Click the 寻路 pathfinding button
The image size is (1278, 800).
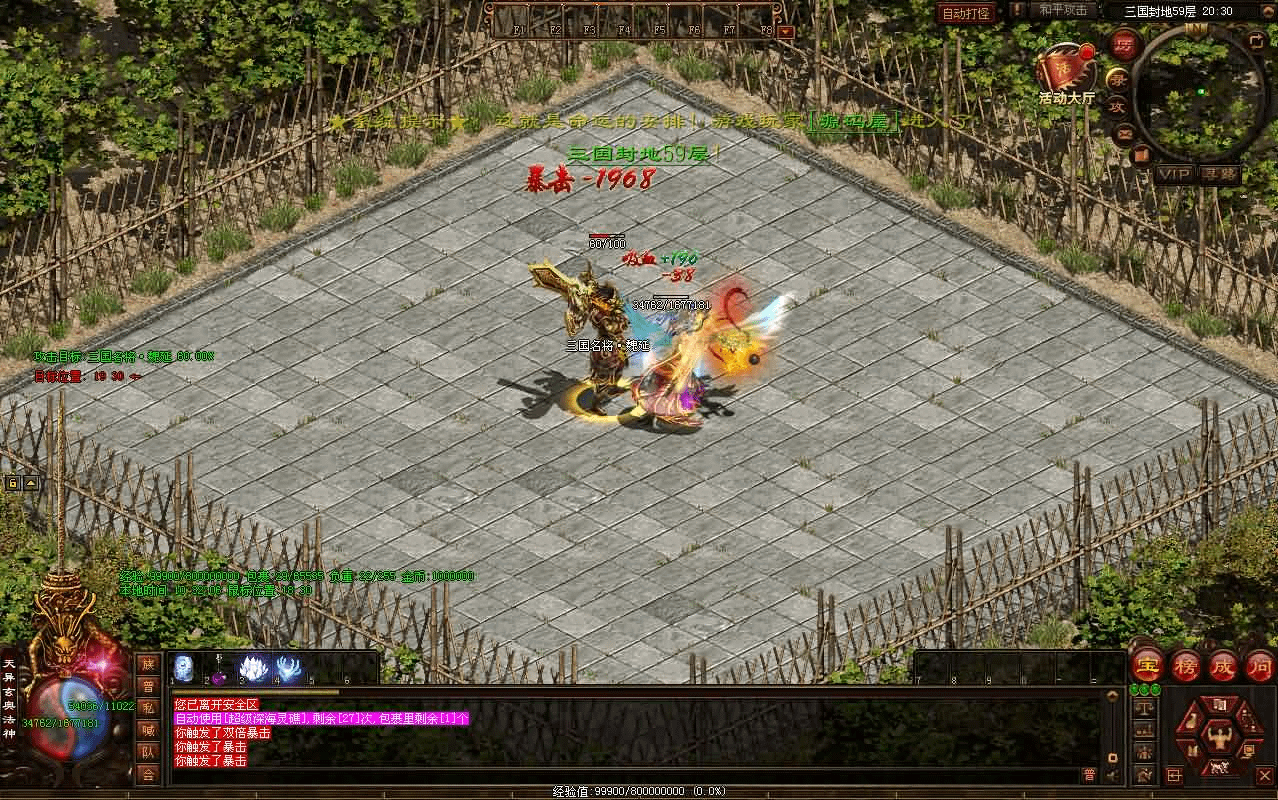[x=1220, y=174]
